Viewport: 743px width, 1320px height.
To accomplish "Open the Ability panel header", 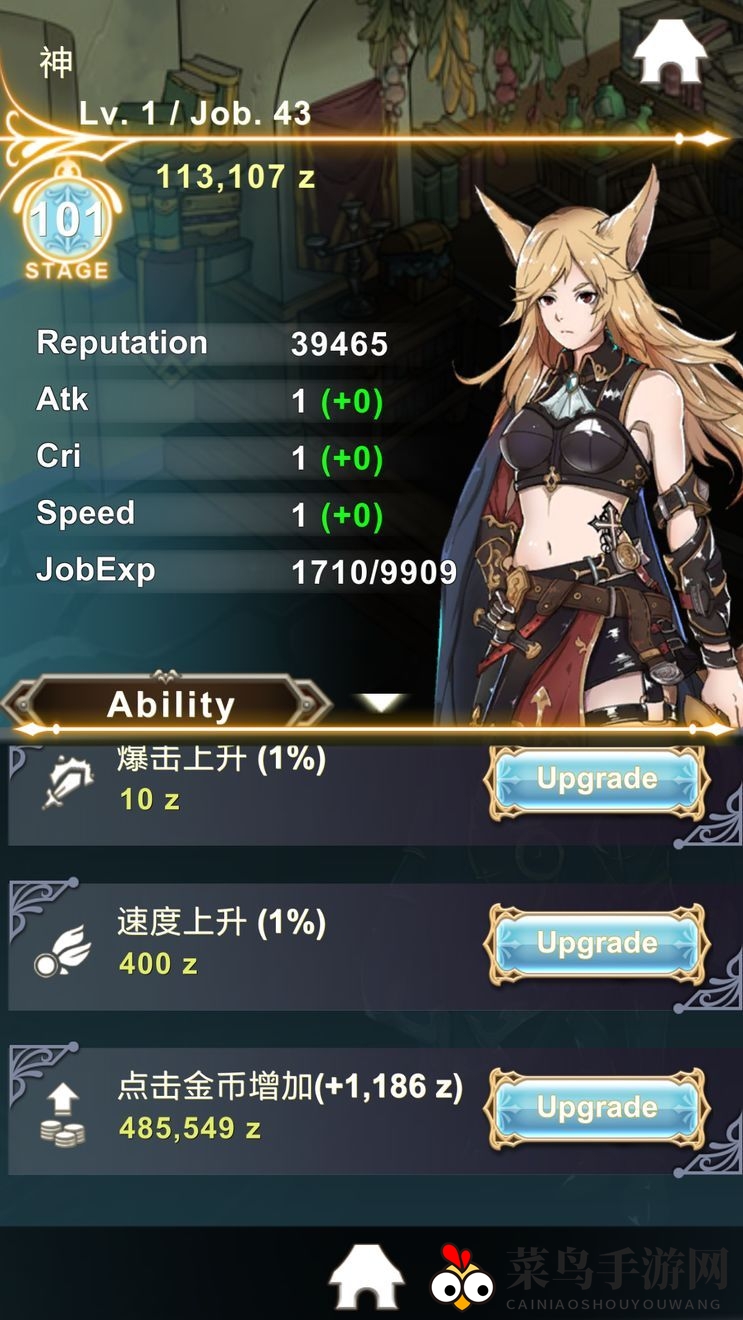I will [x=170, y=705].
